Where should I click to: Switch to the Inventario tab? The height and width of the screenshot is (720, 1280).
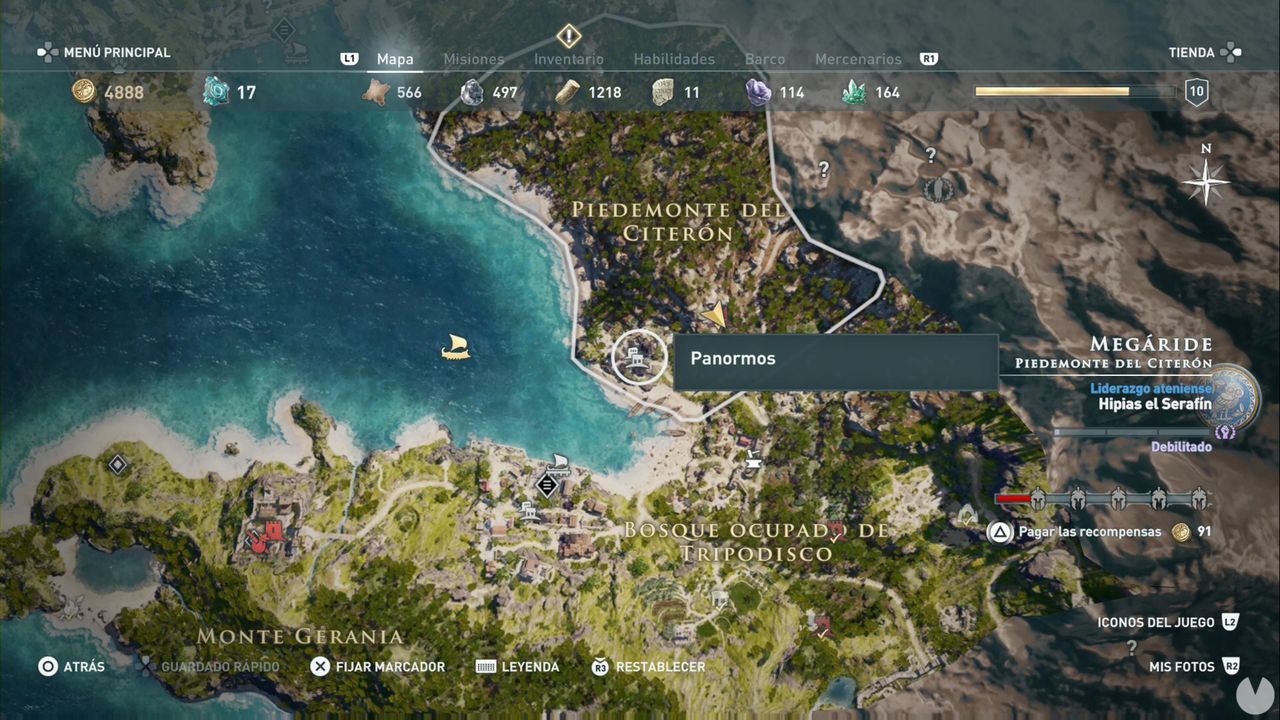tap(568, 59)
